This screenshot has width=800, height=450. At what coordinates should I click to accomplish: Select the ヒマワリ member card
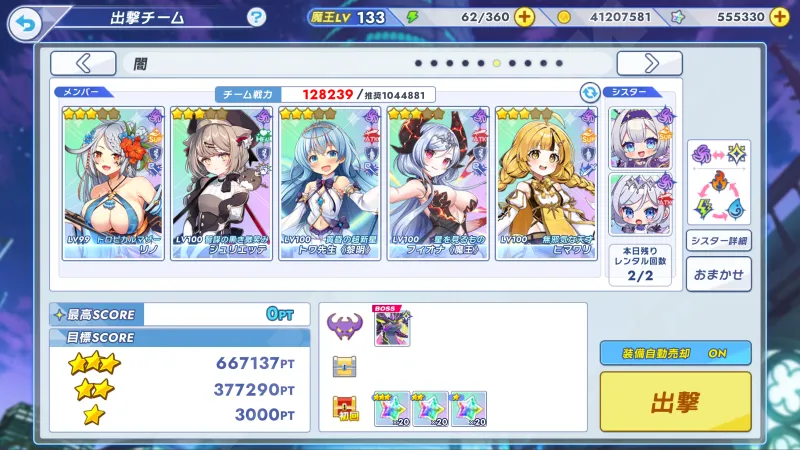click(545, 183)
